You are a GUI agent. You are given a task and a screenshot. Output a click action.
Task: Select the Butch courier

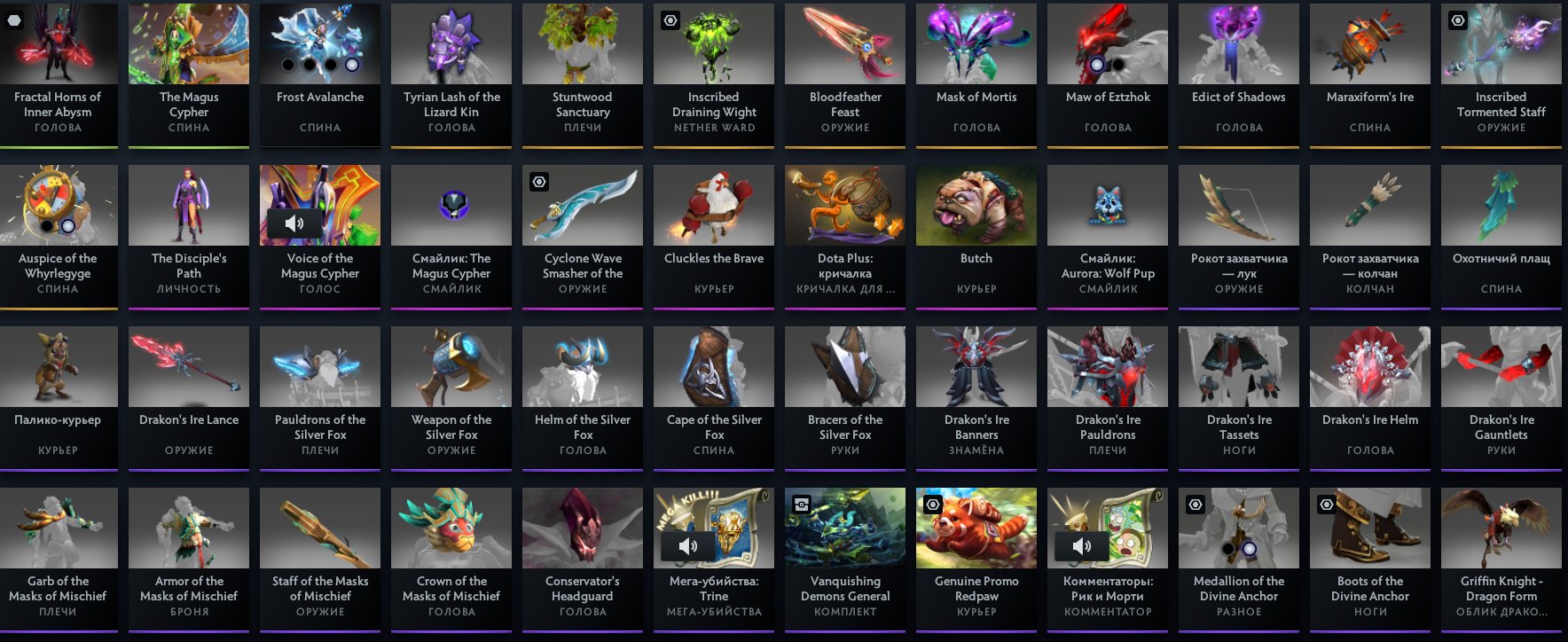click(x=976, y=205)
